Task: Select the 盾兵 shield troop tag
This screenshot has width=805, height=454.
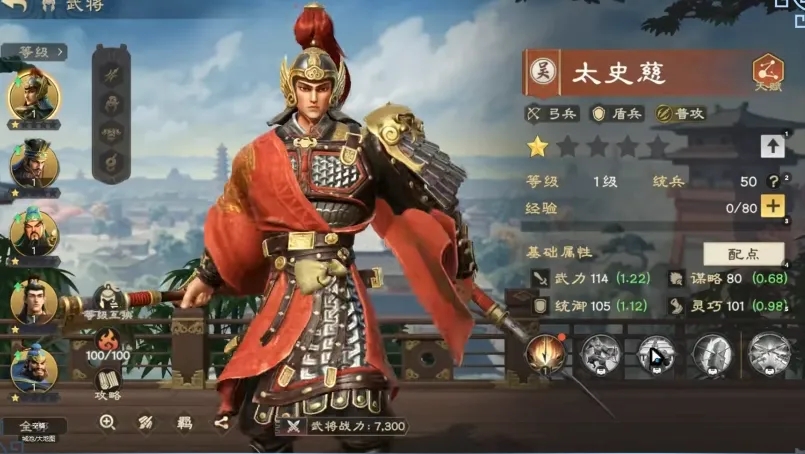Action: click(x=616, y=114)
